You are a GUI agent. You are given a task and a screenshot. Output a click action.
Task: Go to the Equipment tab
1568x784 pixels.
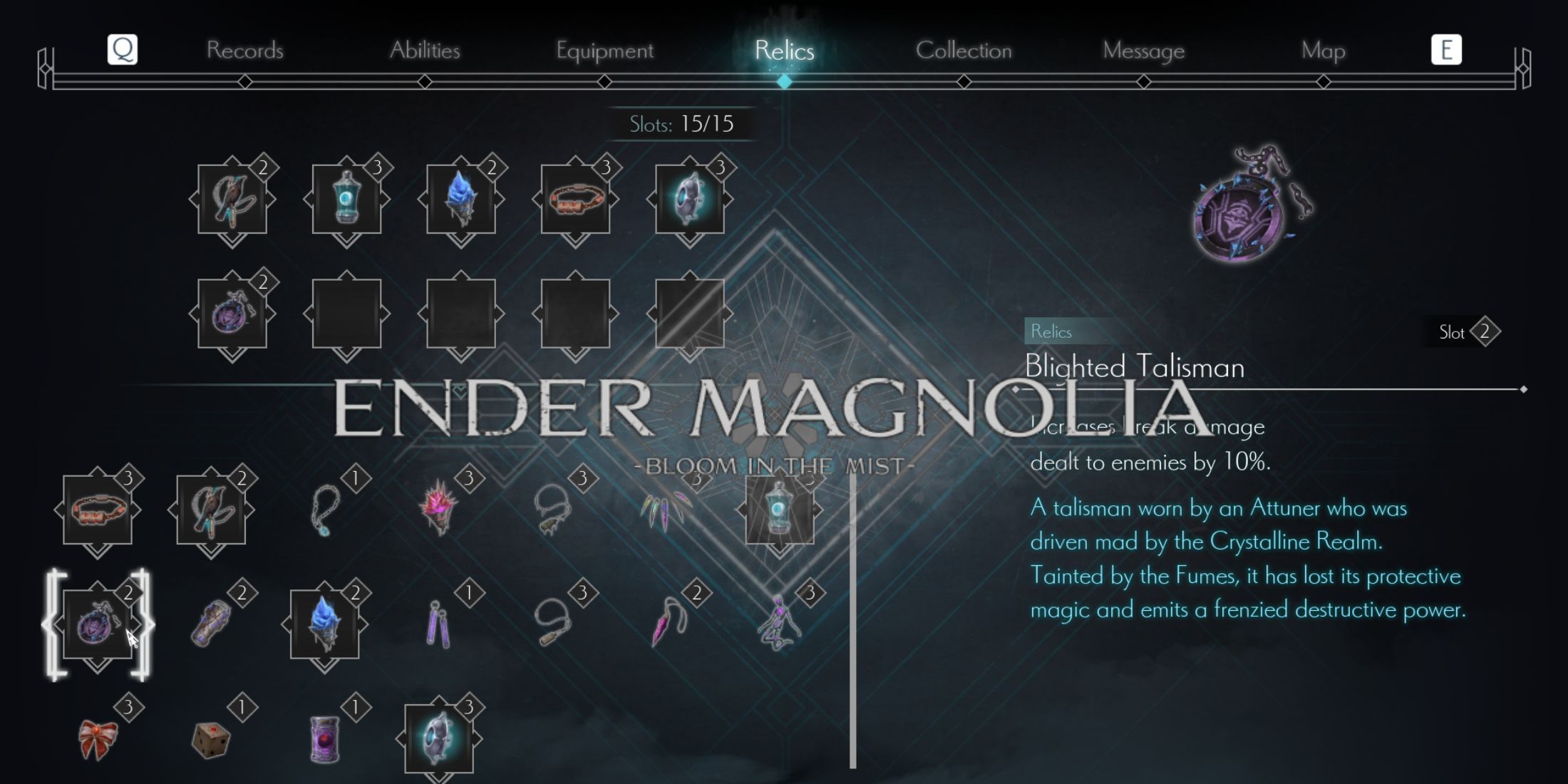click(x=604, y=51)
